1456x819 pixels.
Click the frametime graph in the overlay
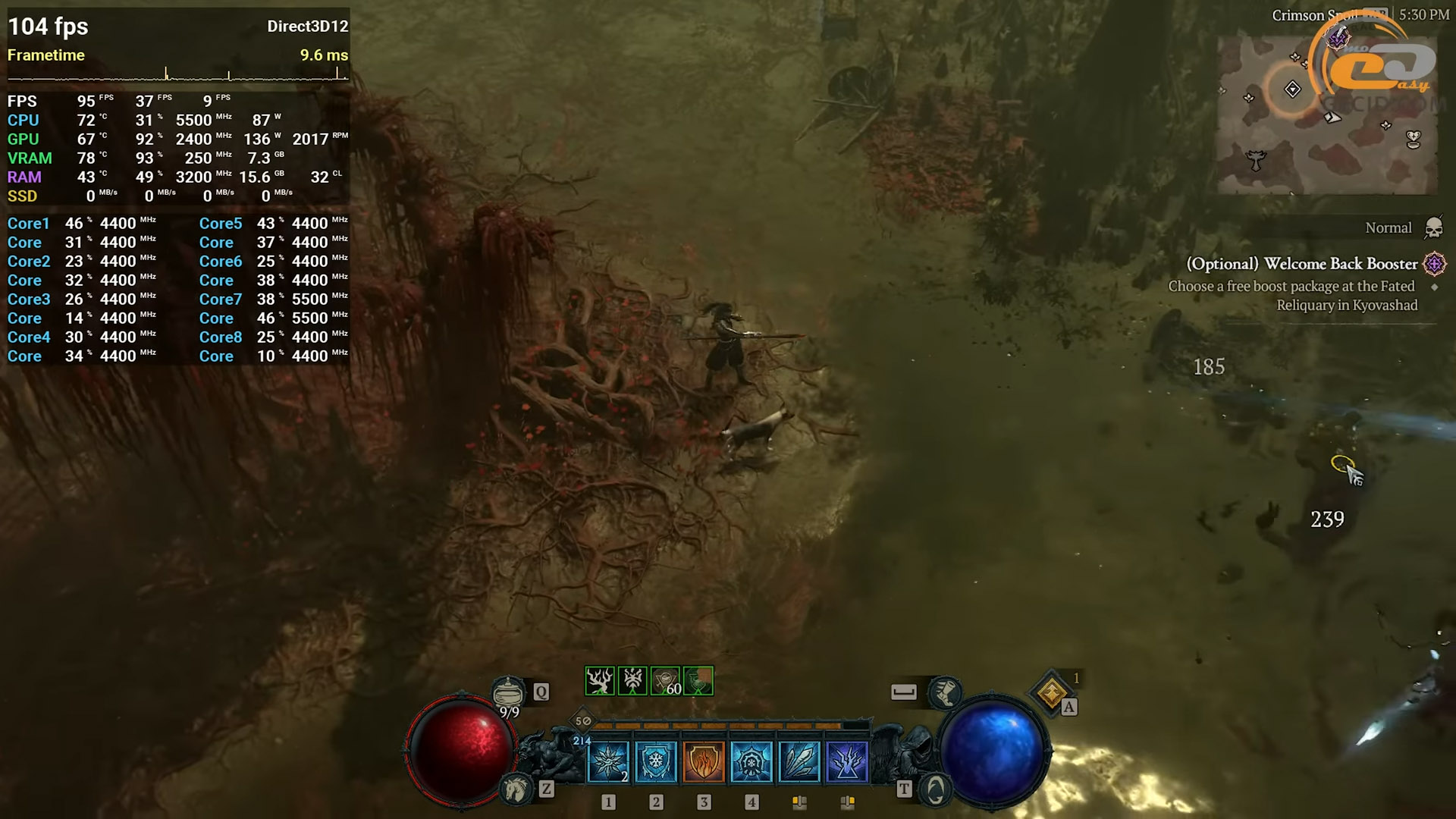(x=177, y=74)
